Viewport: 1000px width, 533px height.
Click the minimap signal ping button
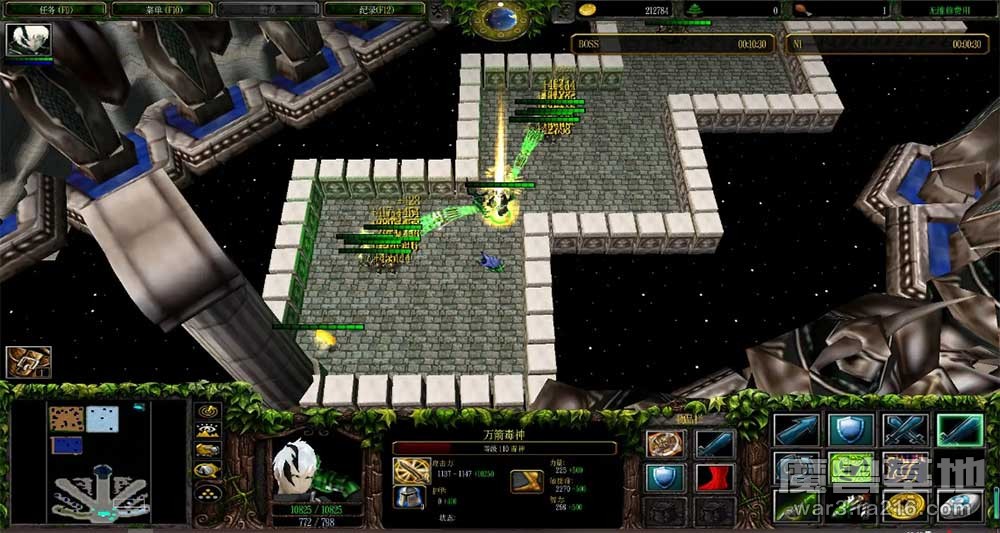tap(208, 410)
